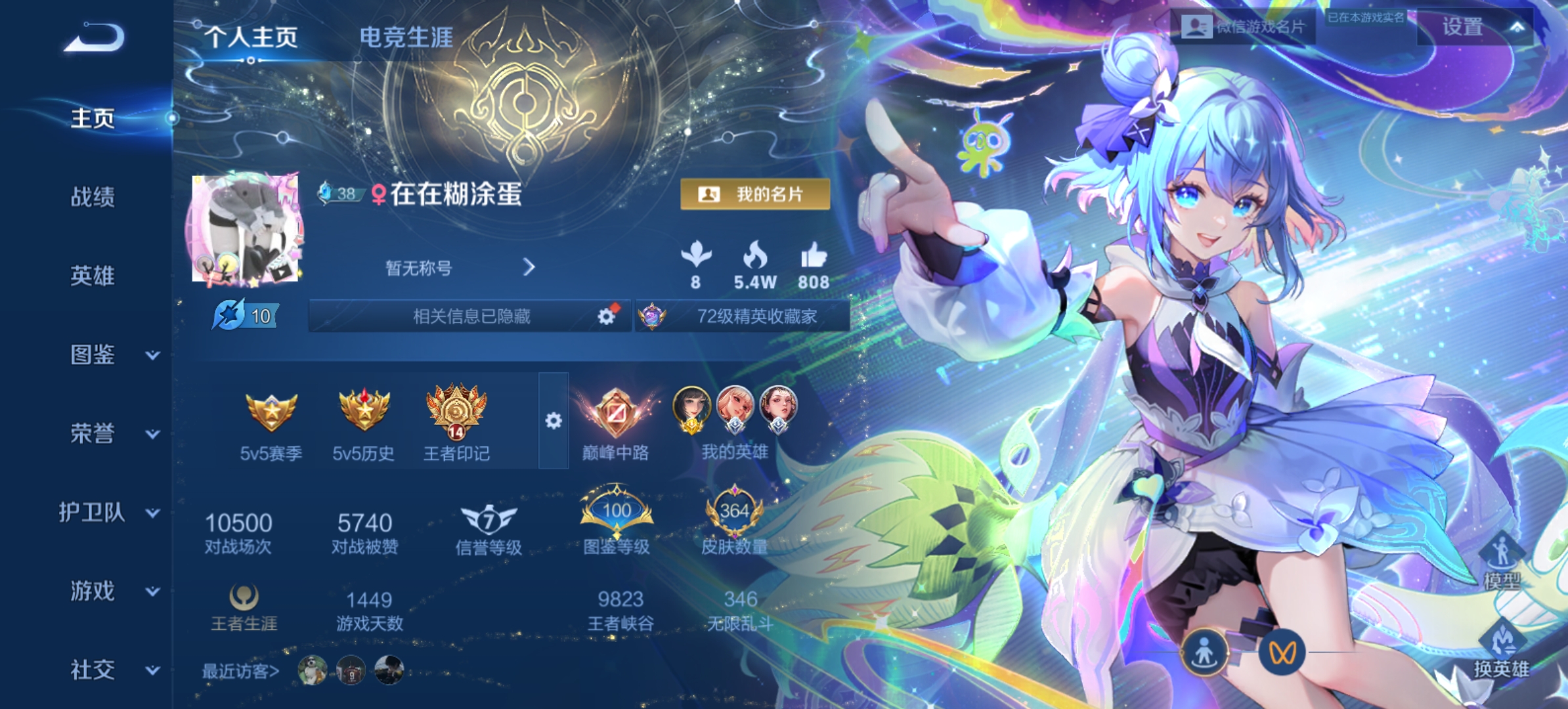The width and height of the screenshot is (1568, 709).
Task: View the 皮肤数量 skin count badge
Action: point(737,512)
